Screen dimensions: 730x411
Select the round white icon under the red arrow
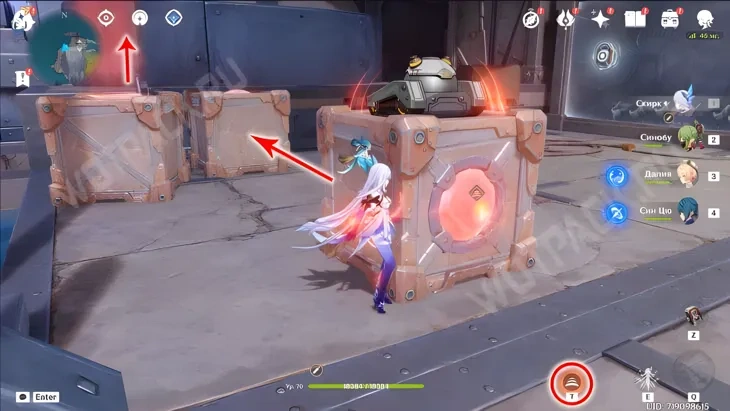point(140,17)
